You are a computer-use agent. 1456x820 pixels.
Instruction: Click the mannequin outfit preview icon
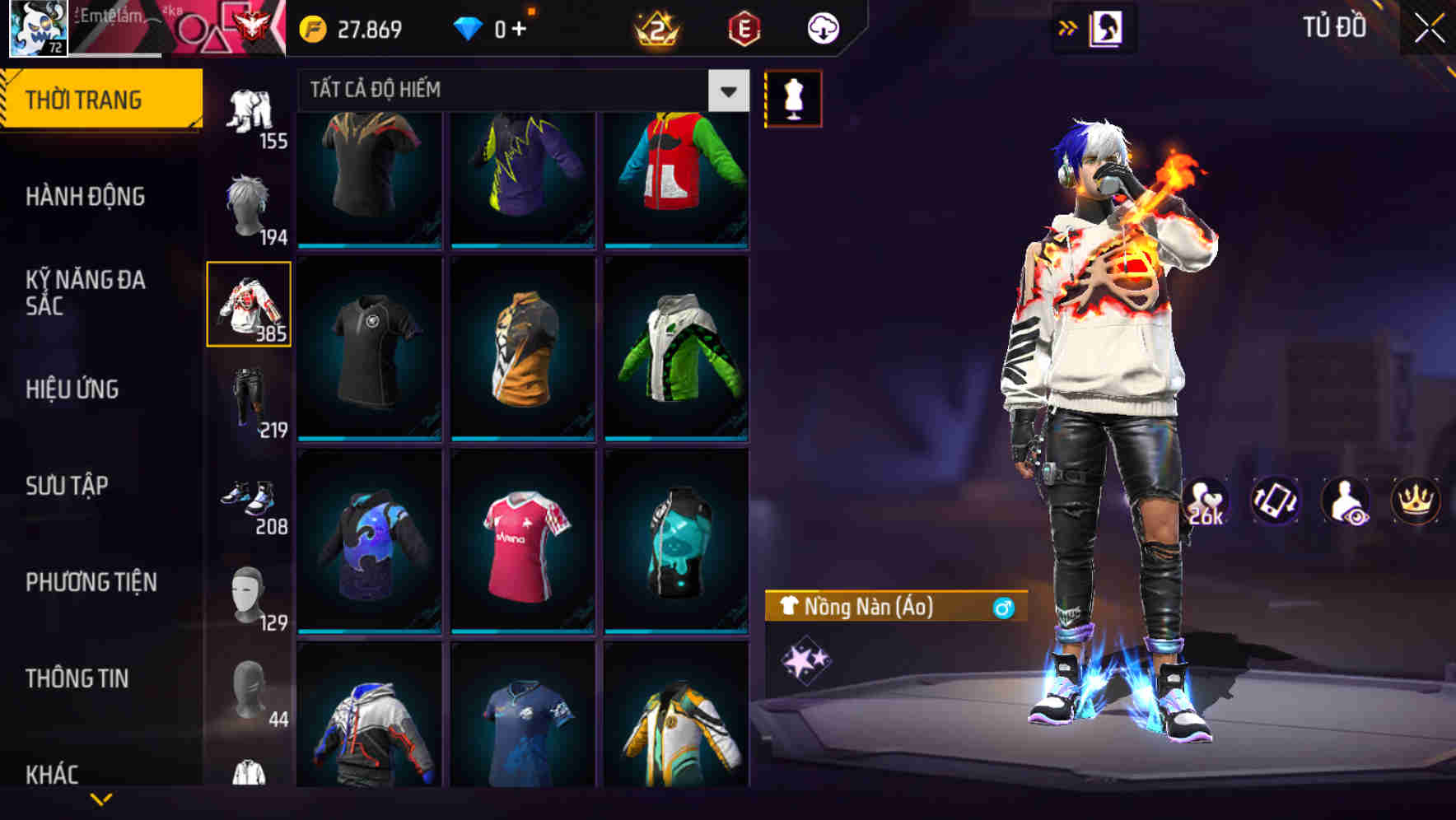click(793, 97)
